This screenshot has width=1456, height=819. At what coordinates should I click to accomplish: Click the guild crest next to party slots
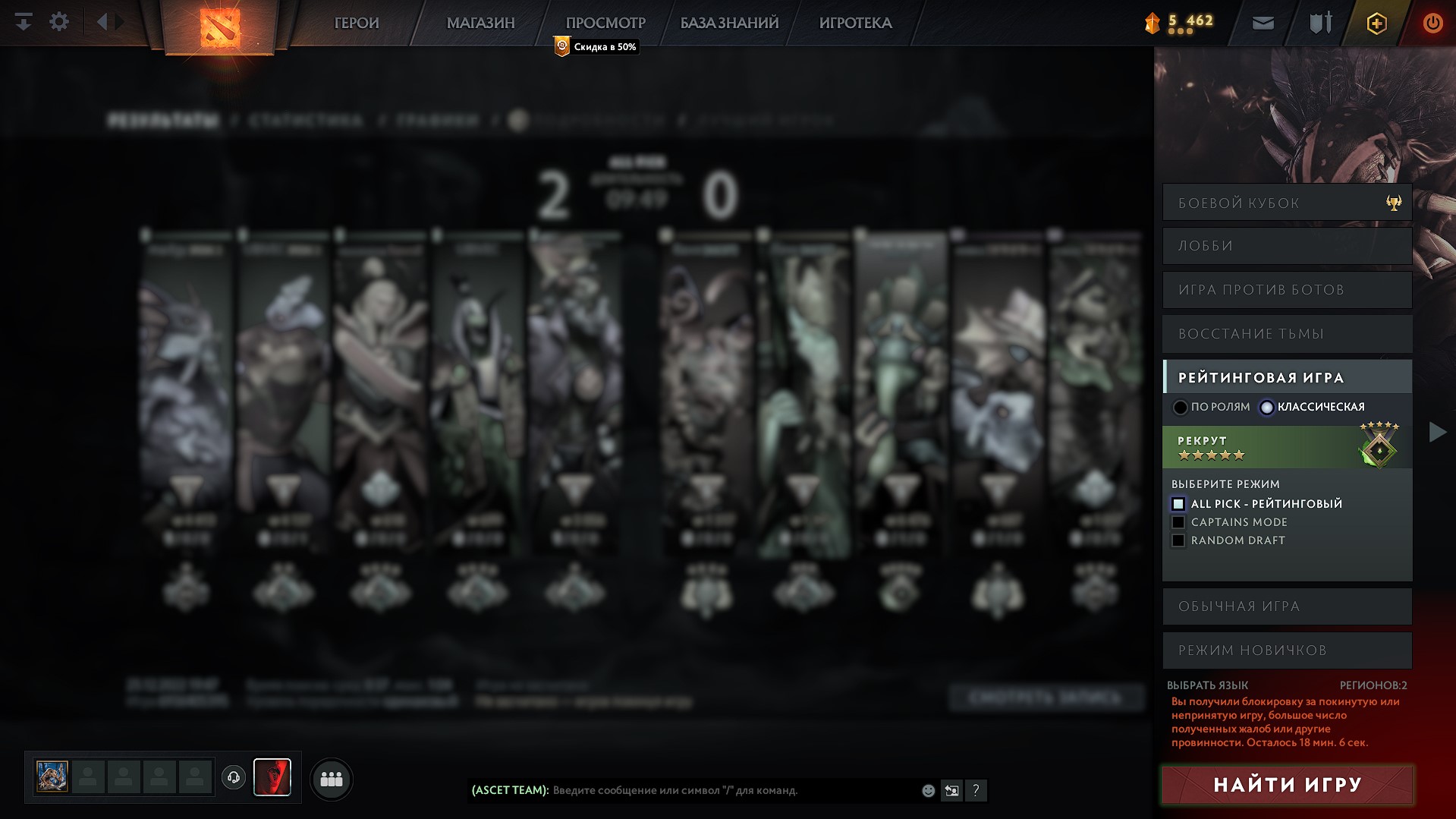coord(272,778)
